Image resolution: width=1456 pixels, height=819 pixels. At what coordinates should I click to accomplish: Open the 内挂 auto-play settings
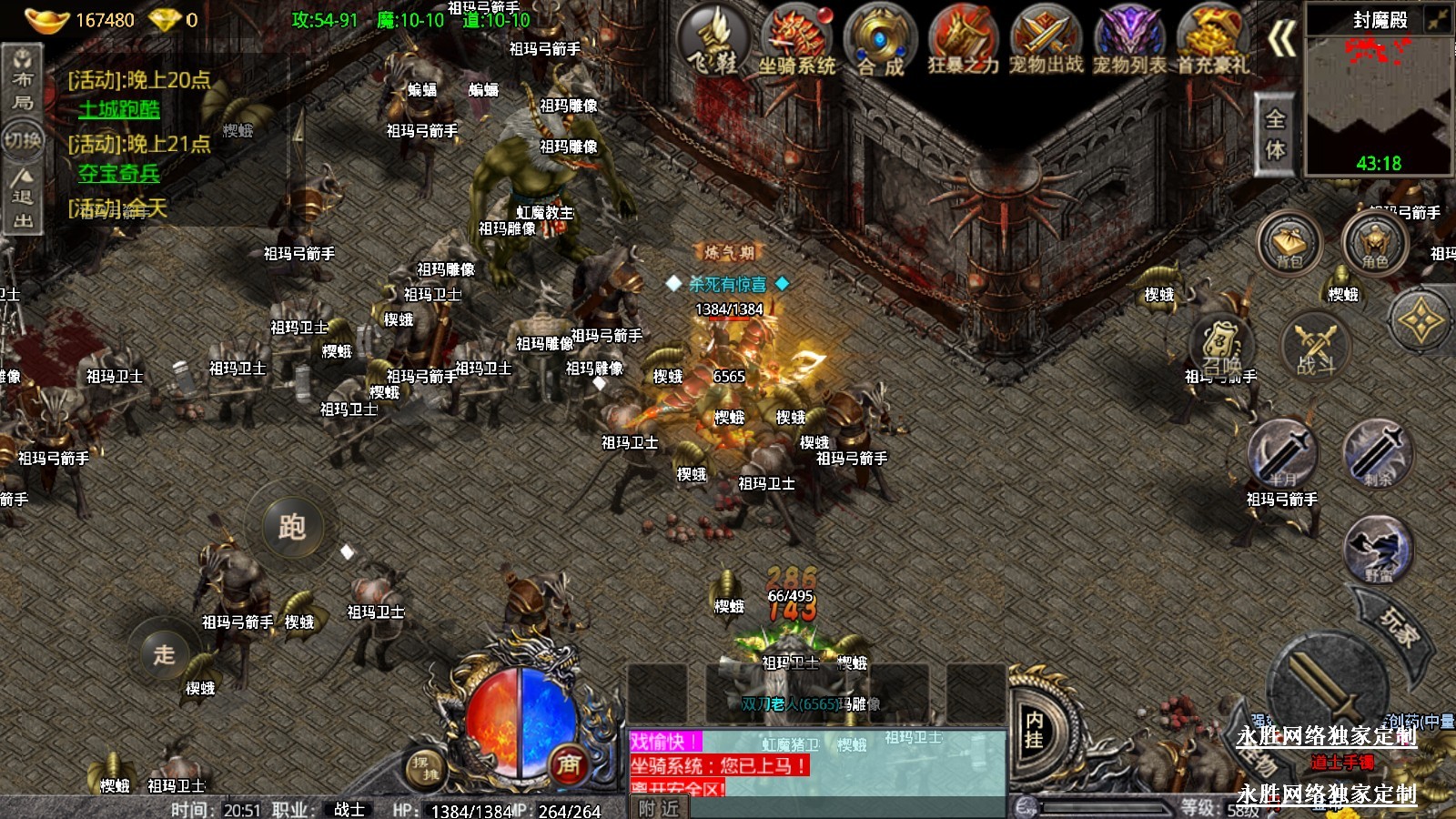(1035, 730)
